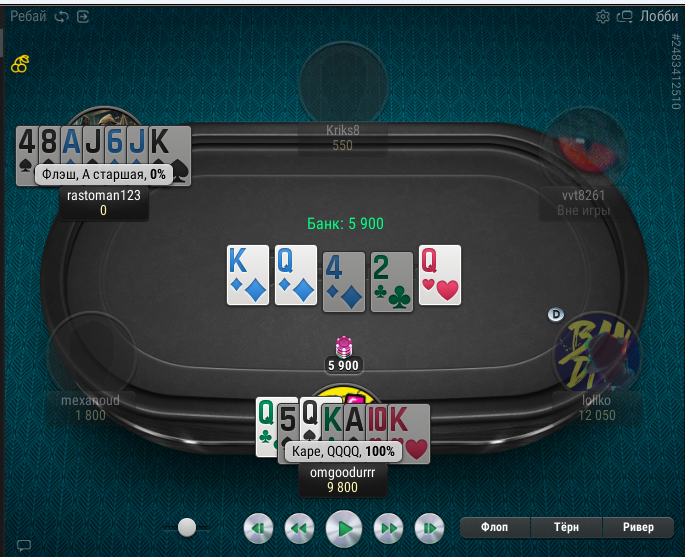The image size is (685, 557).
Task: Open the chat bubble icon
Action: (x=24, y=545)
